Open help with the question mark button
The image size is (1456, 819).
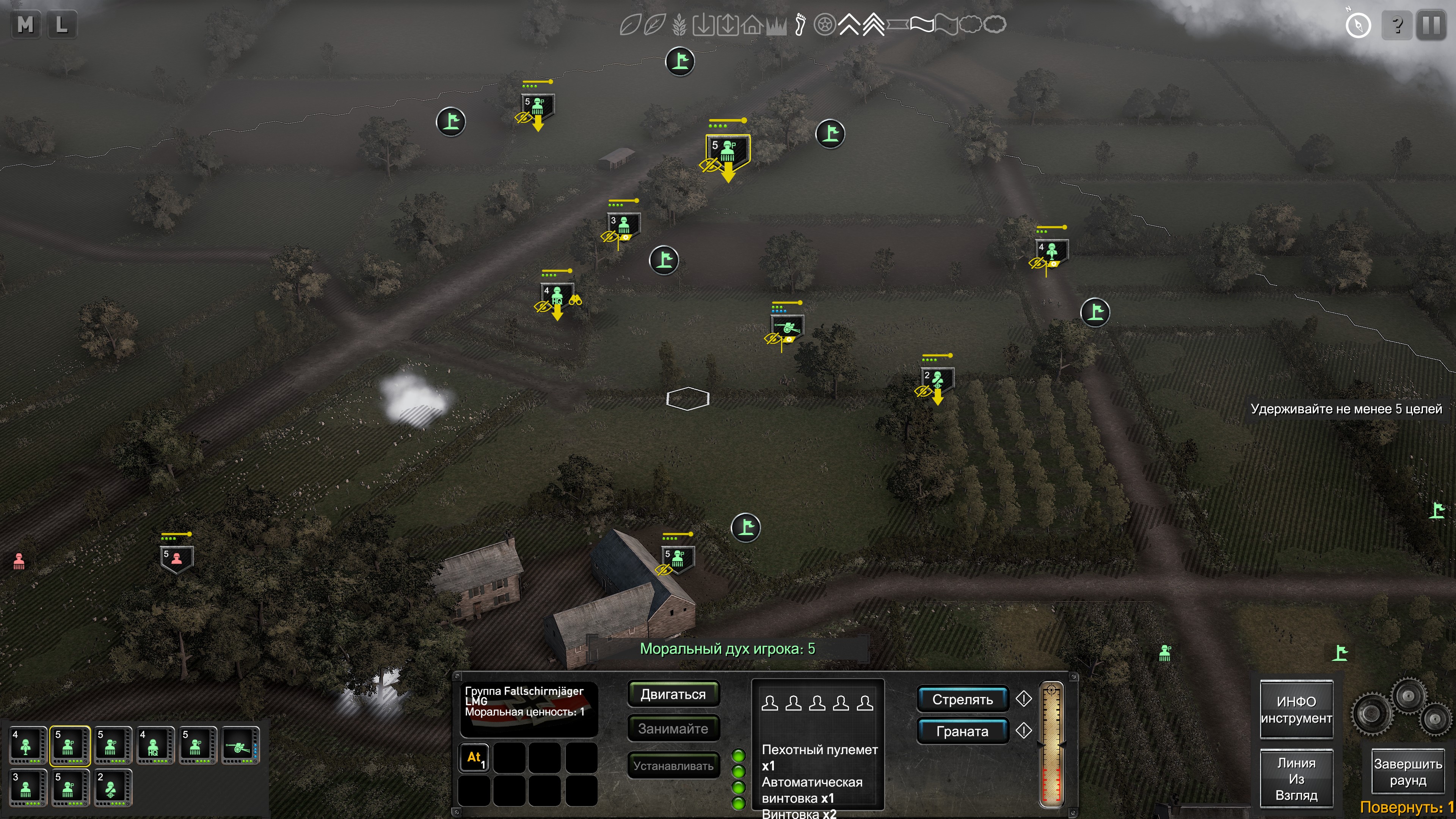pyautogui.click(x=1396, y=25)
